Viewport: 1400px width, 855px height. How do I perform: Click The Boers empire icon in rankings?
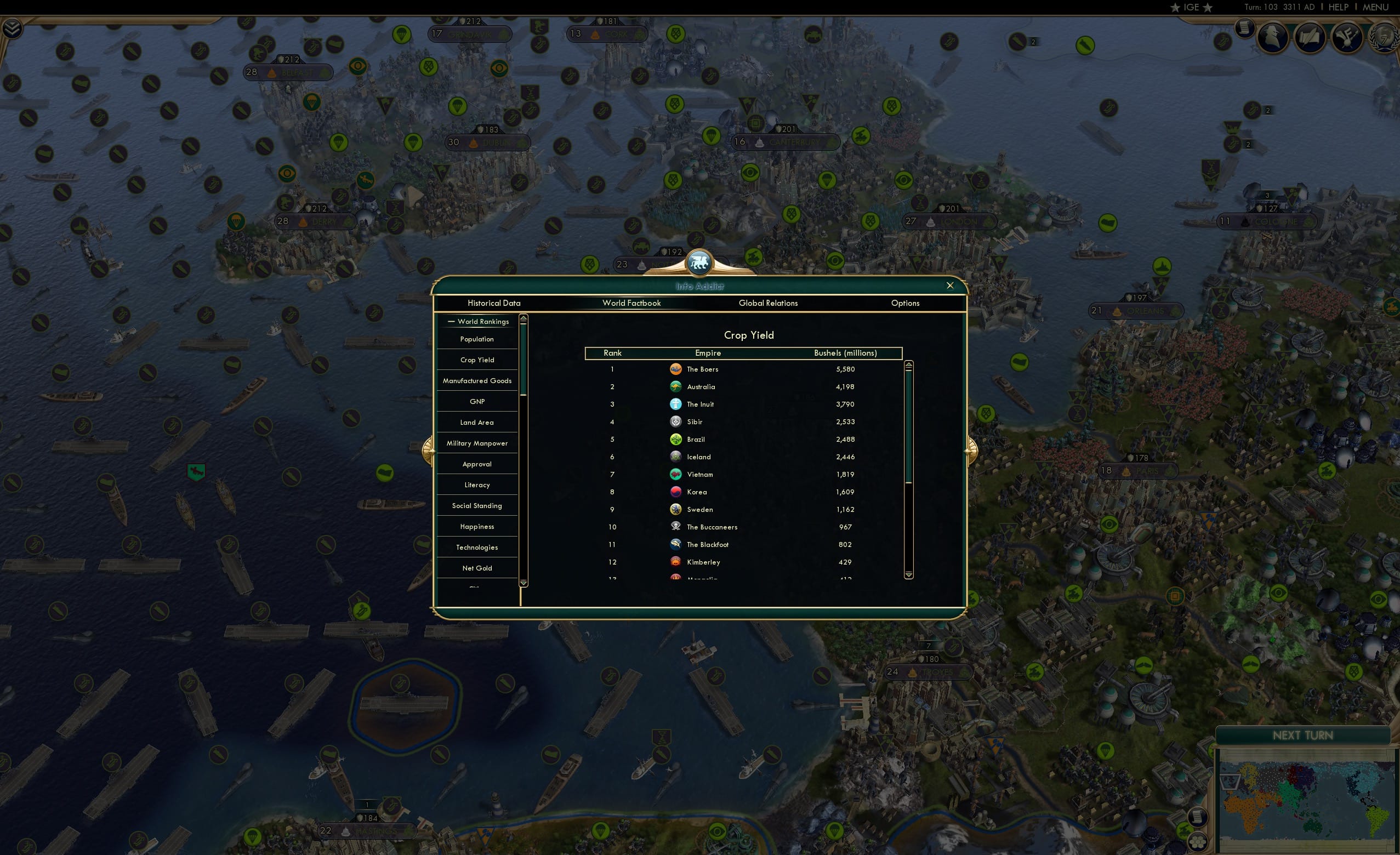675,369
